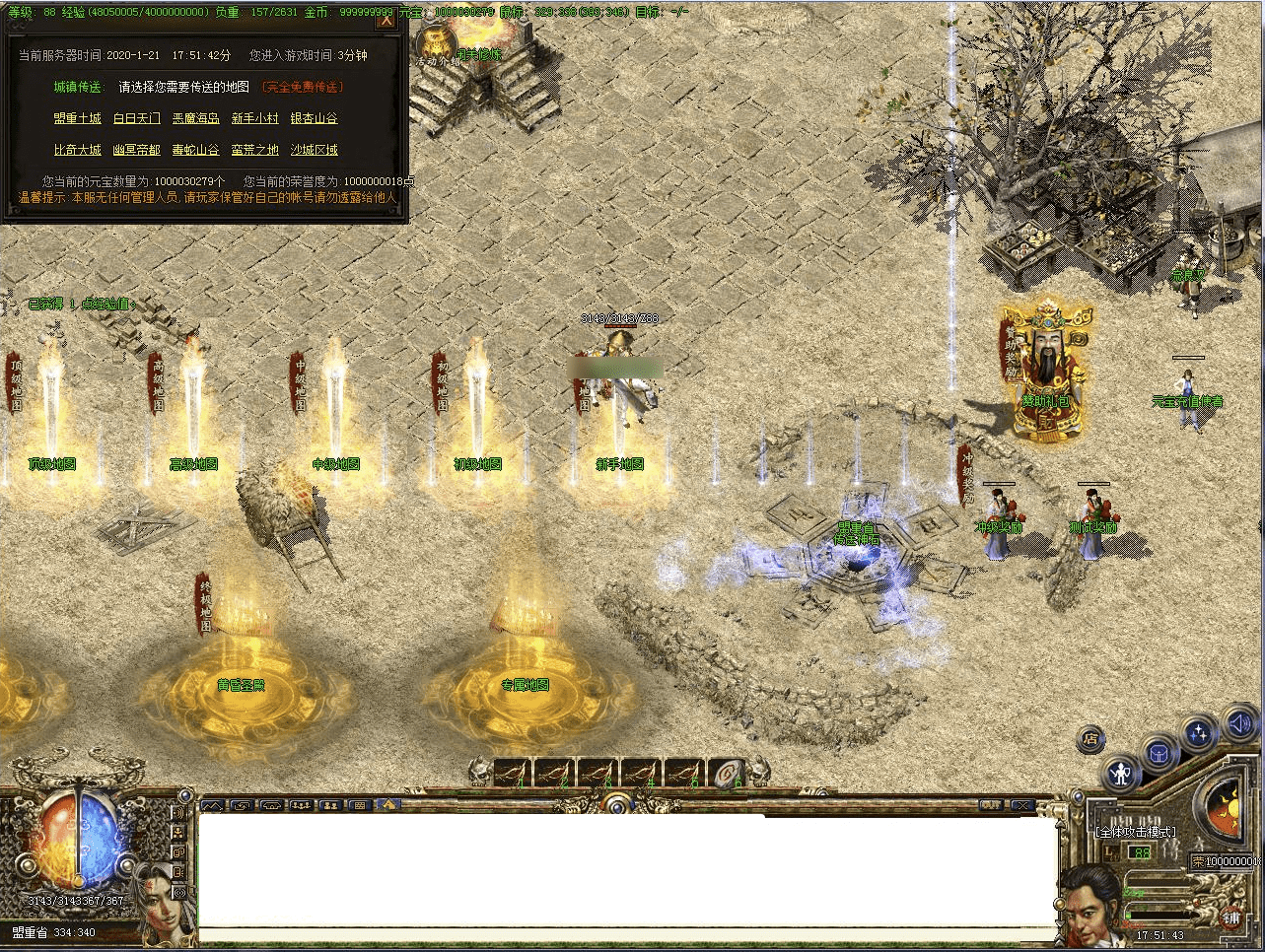Open the character equipment round button
Viewport: 1265px width, 952px height.
pos(1121,774)
